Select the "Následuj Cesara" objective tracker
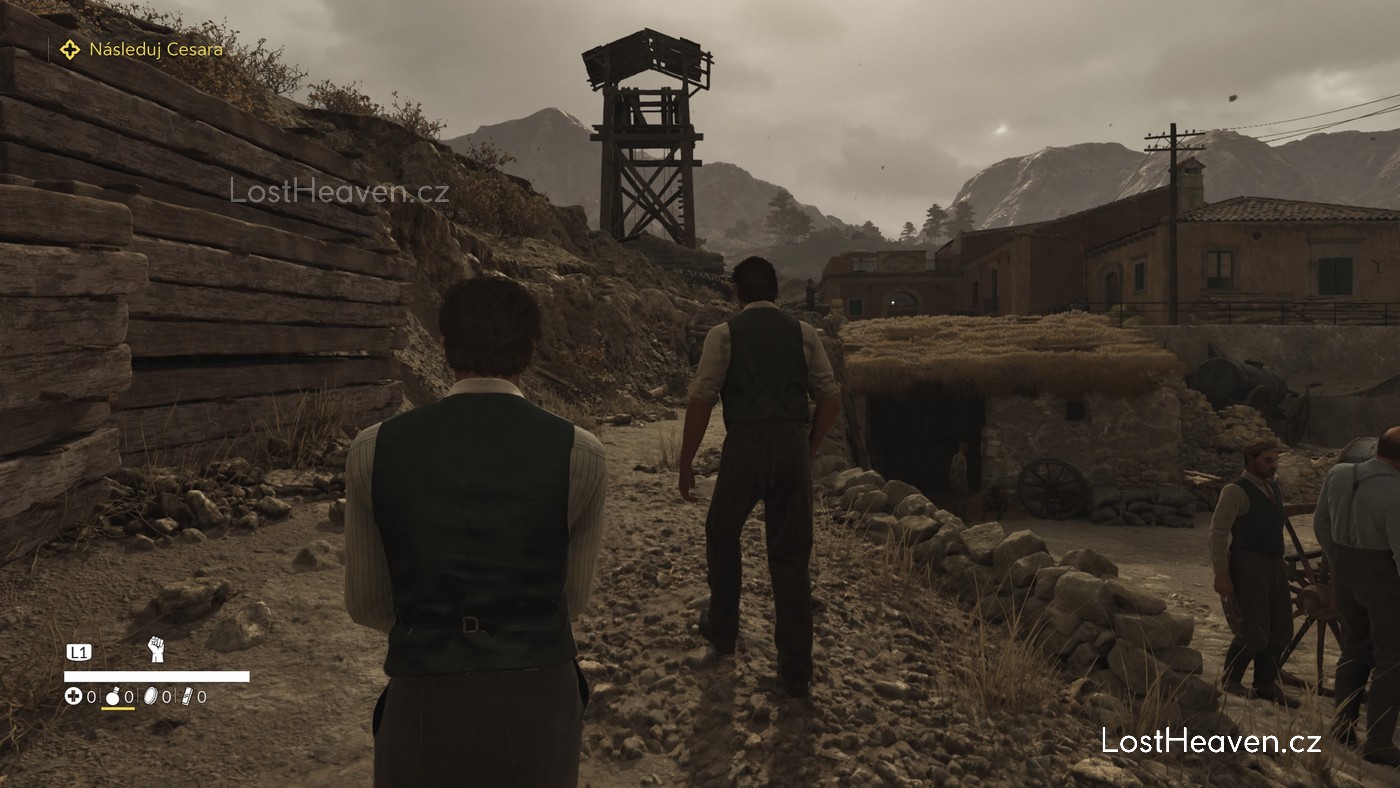The height and width of the screenshot is (788, 1400). [141, 49]
